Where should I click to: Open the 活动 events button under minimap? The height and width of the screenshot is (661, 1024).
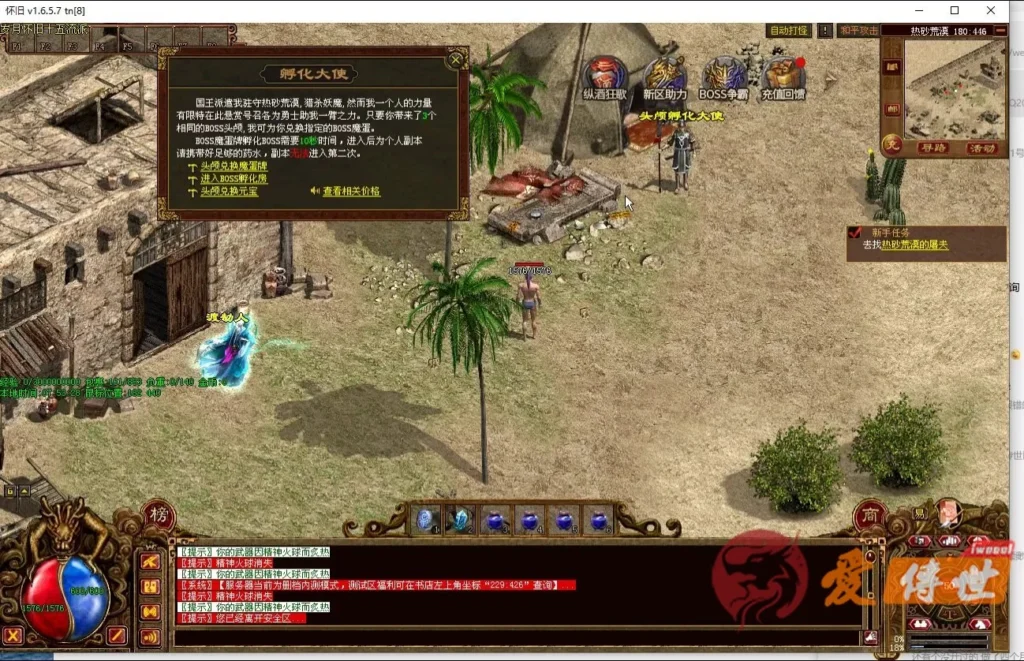pyautogui.click(x=981, y=147)
